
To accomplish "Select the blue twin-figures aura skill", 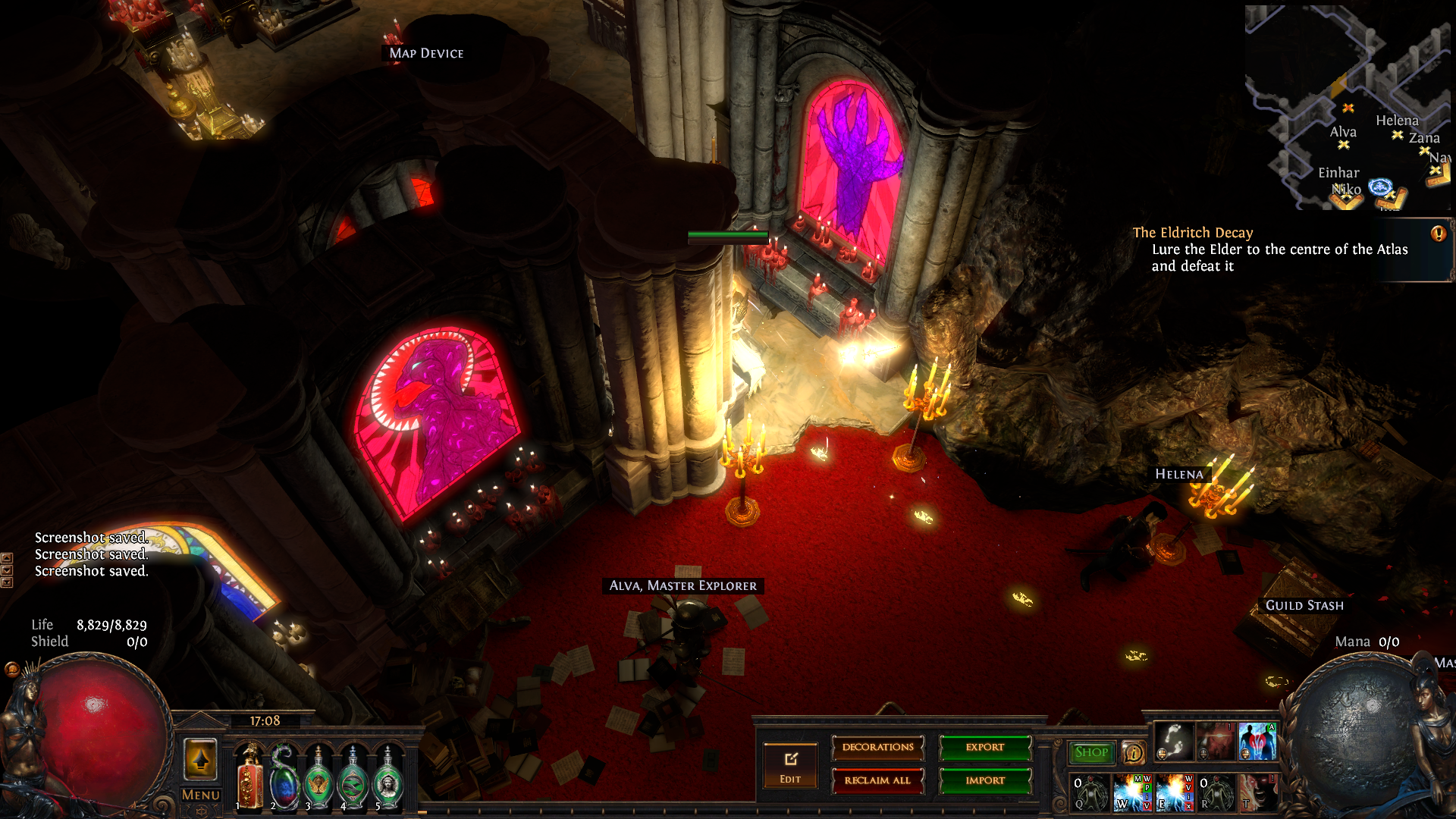I will click(x=1257, y=742).
